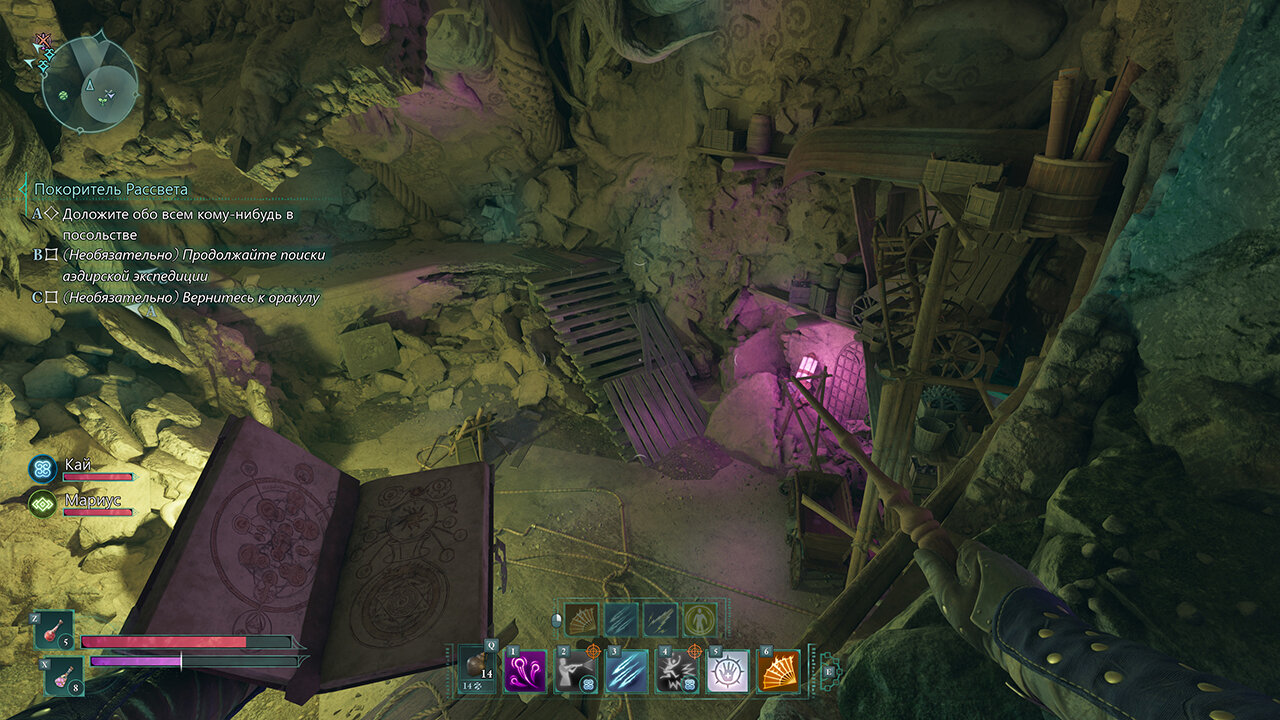Trigger the companion rifle shot ability
The width and height of the screenshot is (1280, 720).
click(577, 670)
